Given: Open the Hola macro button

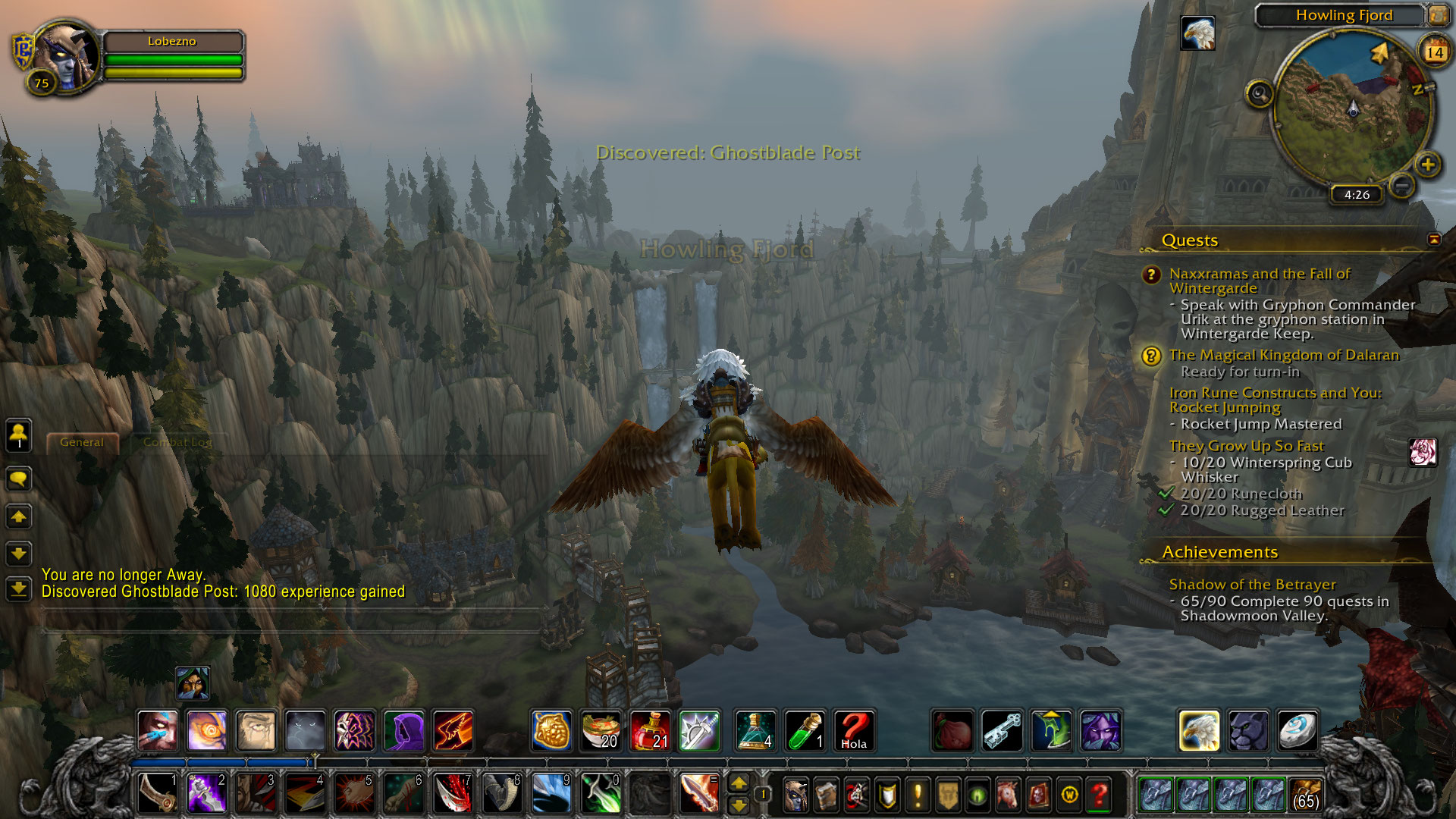Looking at the screenshot, I should coord(854,730).
